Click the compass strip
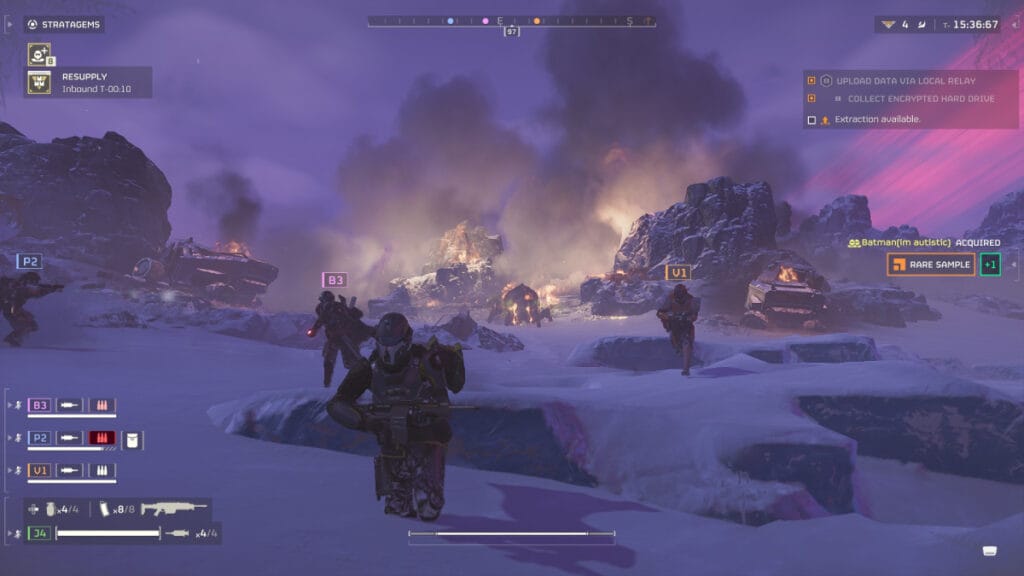This screenshot has width=1024, height=576. tap(511, 20)
